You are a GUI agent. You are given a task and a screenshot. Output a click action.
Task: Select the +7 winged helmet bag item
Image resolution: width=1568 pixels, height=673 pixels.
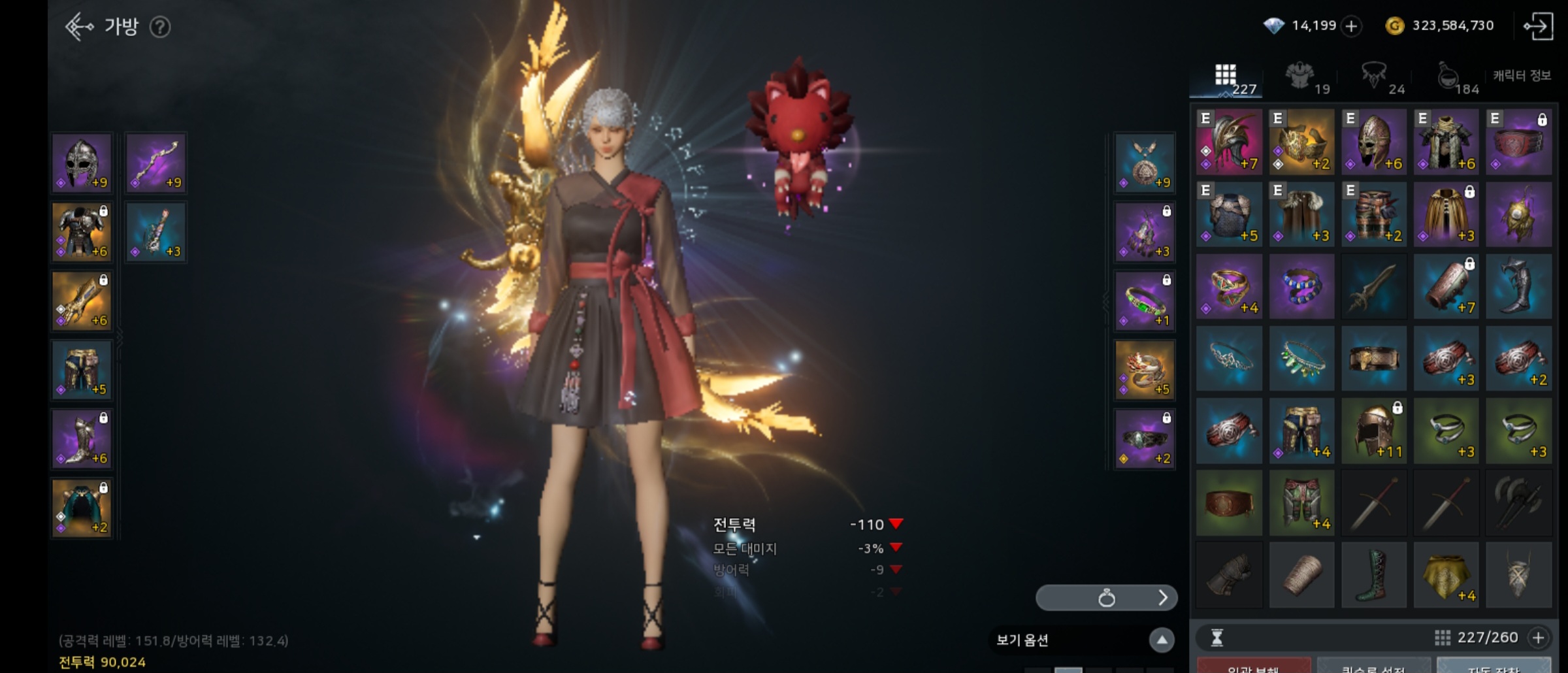click(x=1229, y=142)
